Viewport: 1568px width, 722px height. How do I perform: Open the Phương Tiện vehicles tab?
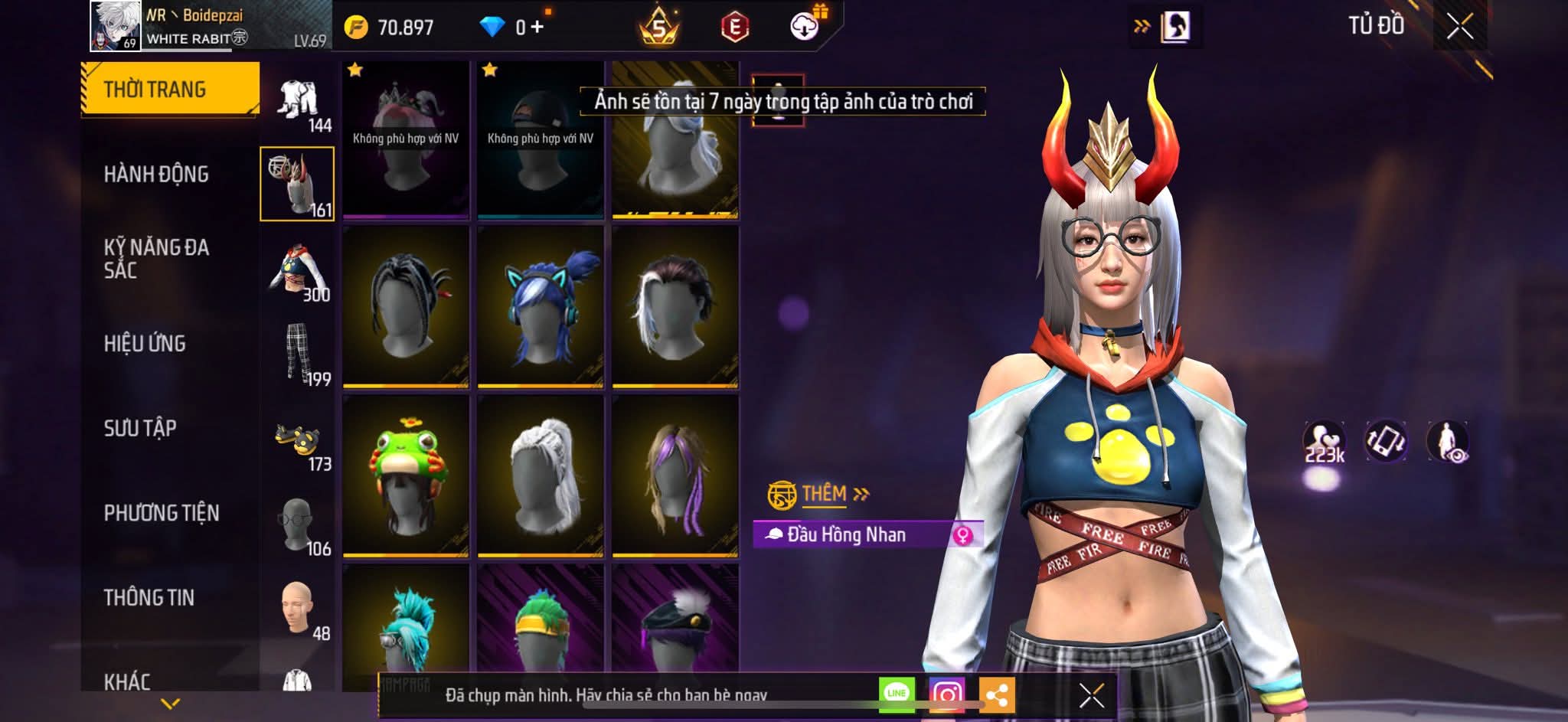click(161, 513)
